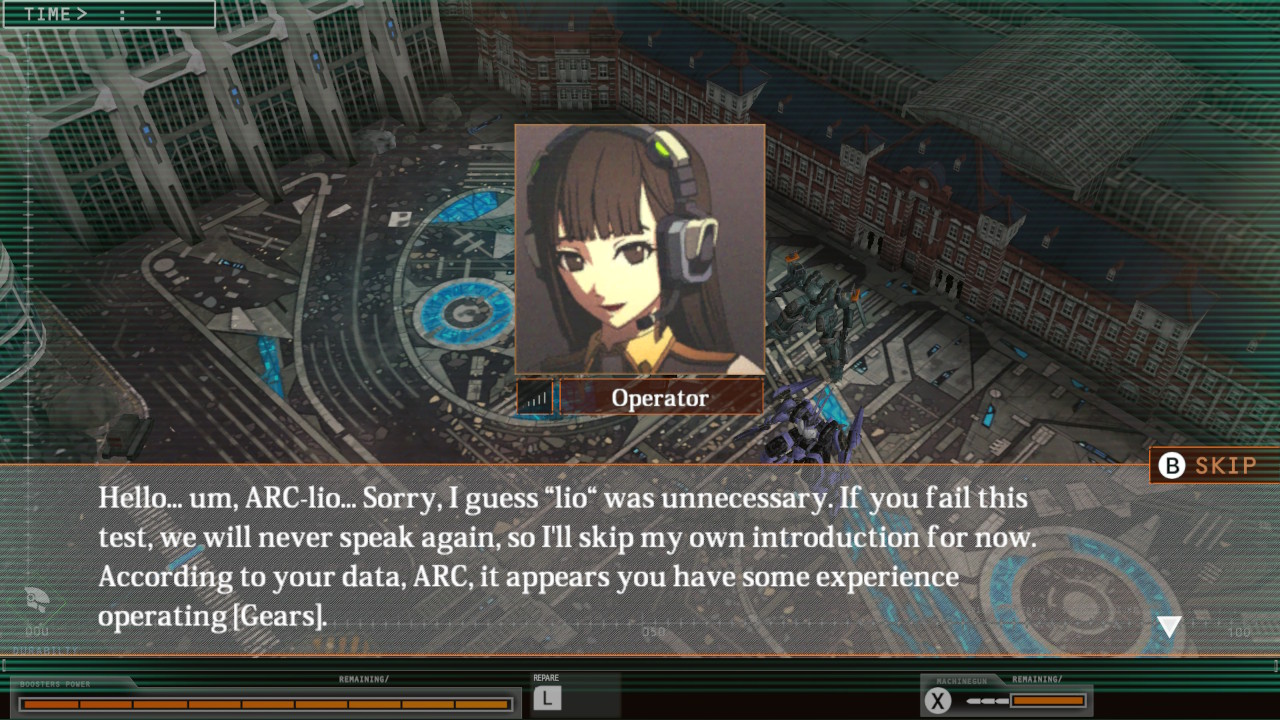
Task: Advance dialogue with the white arrow
Action: pos(1169,627)
